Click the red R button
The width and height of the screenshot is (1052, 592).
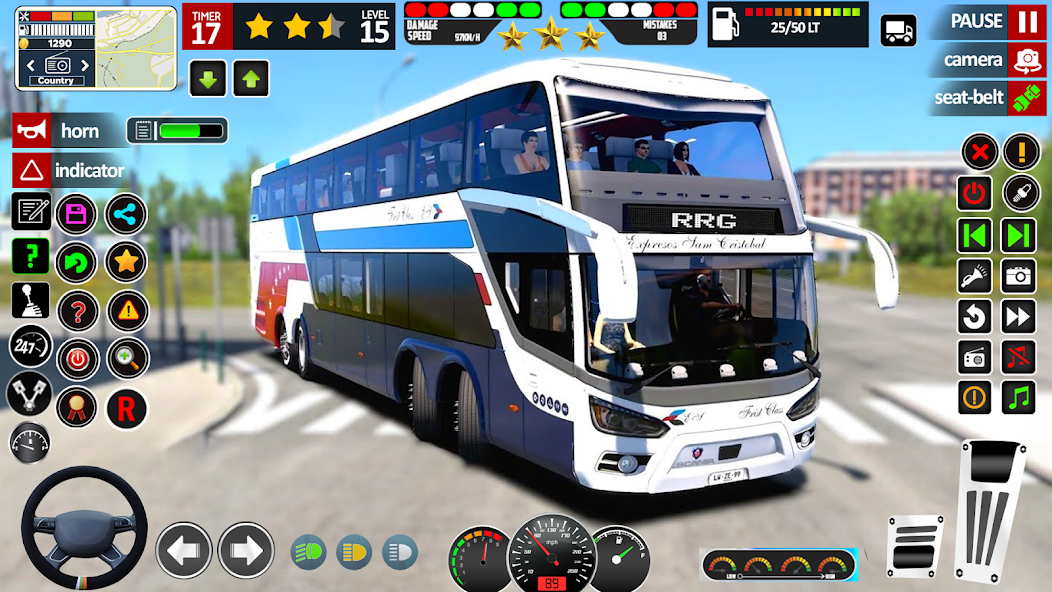pyautogui.click(x=126, y=408)
